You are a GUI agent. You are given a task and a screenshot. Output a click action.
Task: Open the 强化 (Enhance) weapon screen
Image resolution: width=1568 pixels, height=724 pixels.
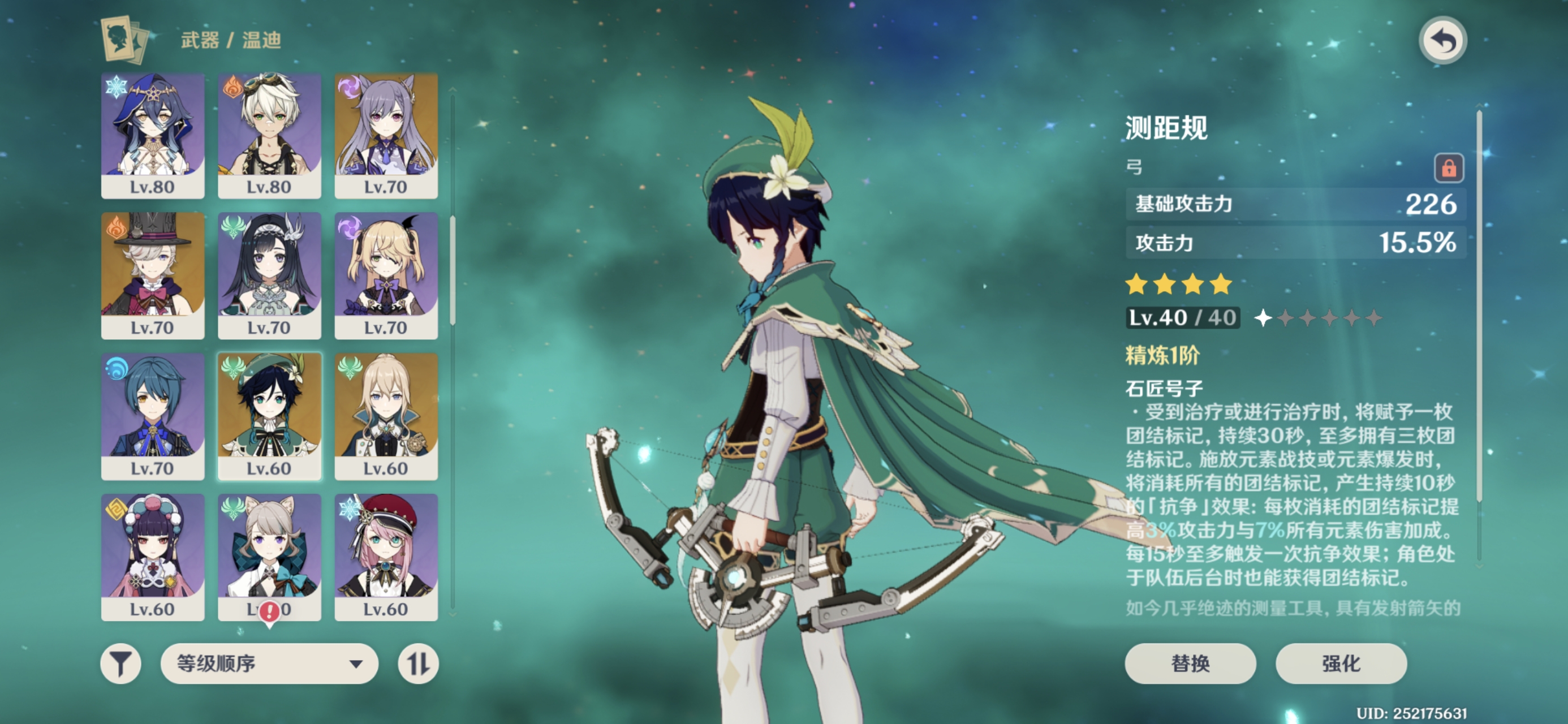click(x=1341, y=663)
